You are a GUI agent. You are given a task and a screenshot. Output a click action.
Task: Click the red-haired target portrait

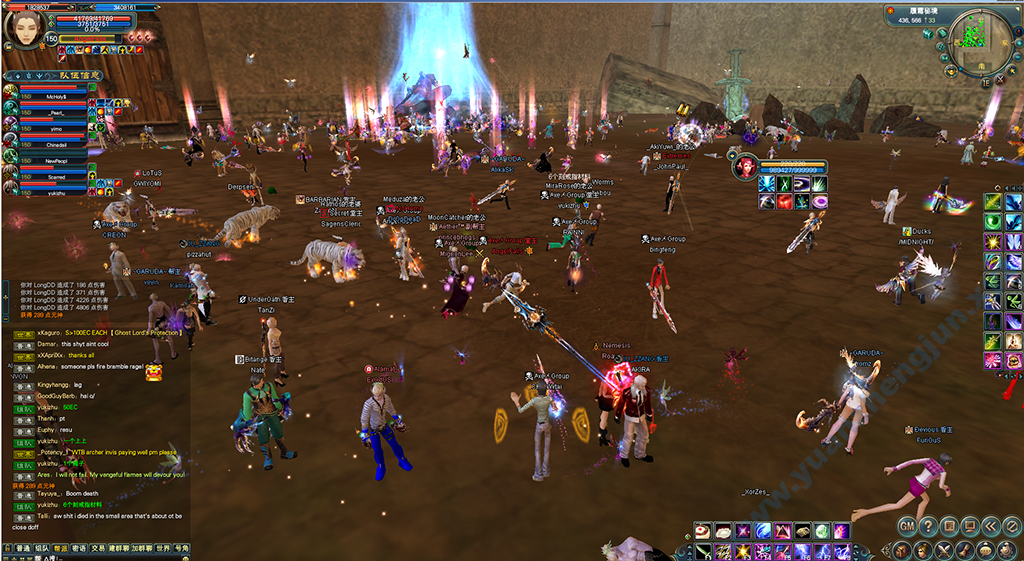pyautogui.click(x=743, y=167)
